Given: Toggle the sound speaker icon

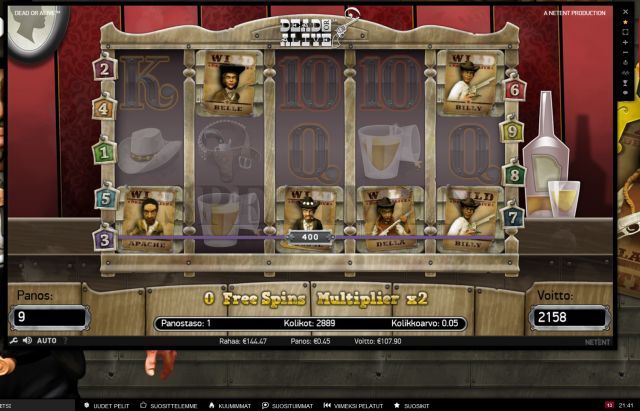Looking at the screenshot, I should click(x=28, y=341).
